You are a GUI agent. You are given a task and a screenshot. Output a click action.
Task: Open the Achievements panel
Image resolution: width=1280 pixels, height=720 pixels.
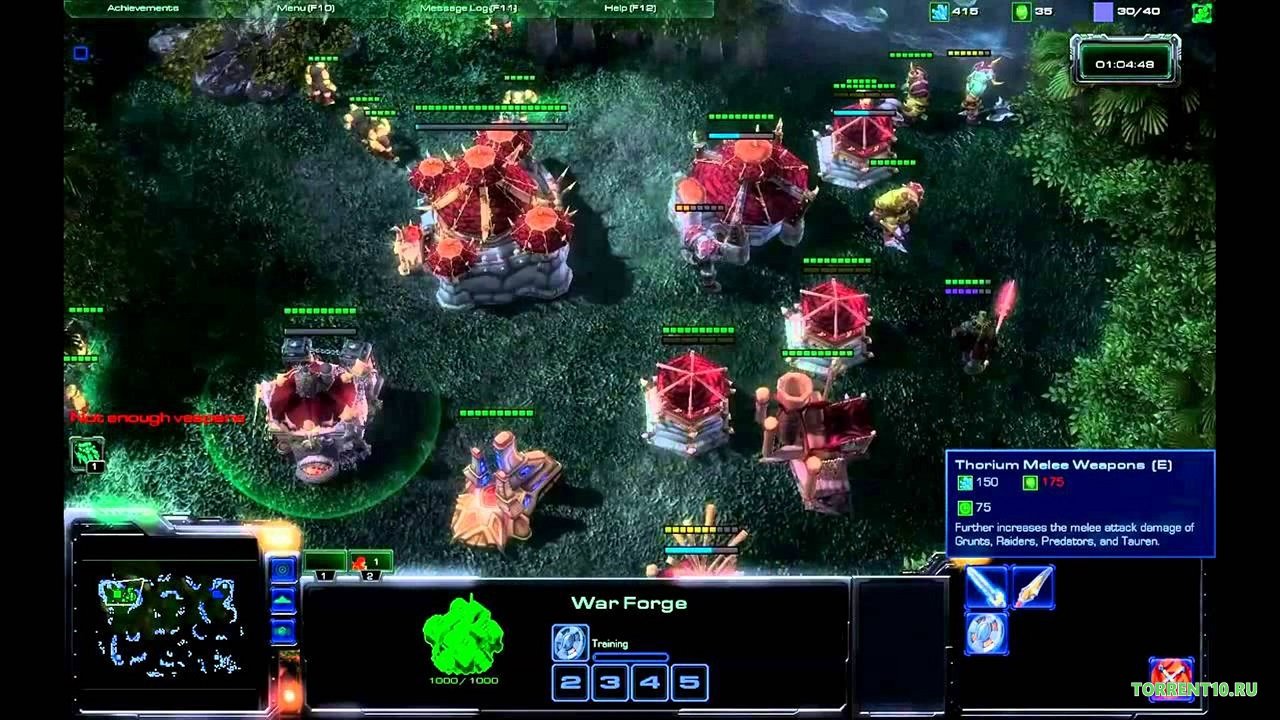click(142, 9)
